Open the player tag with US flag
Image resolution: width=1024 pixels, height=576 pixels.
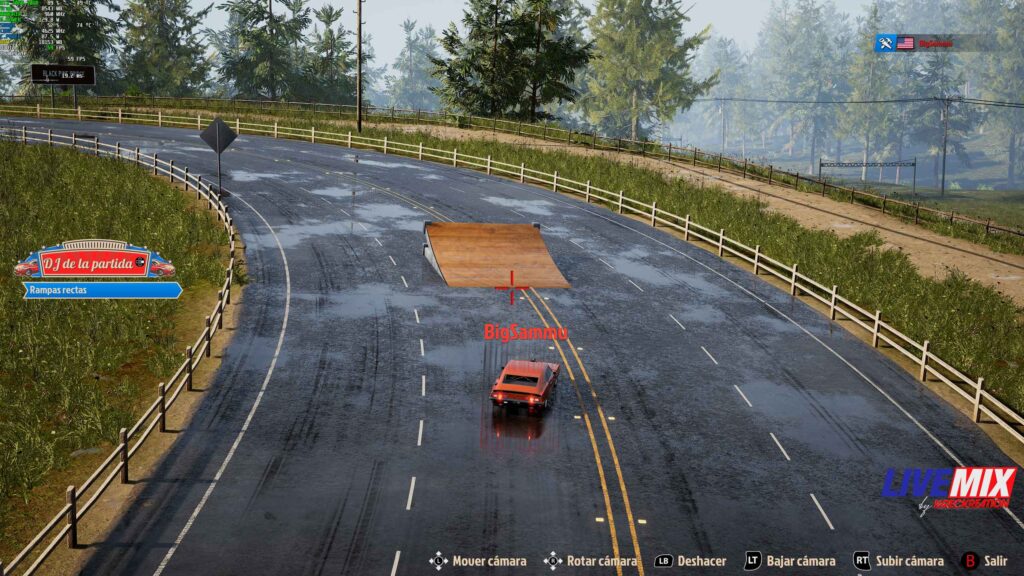point(935,43)
